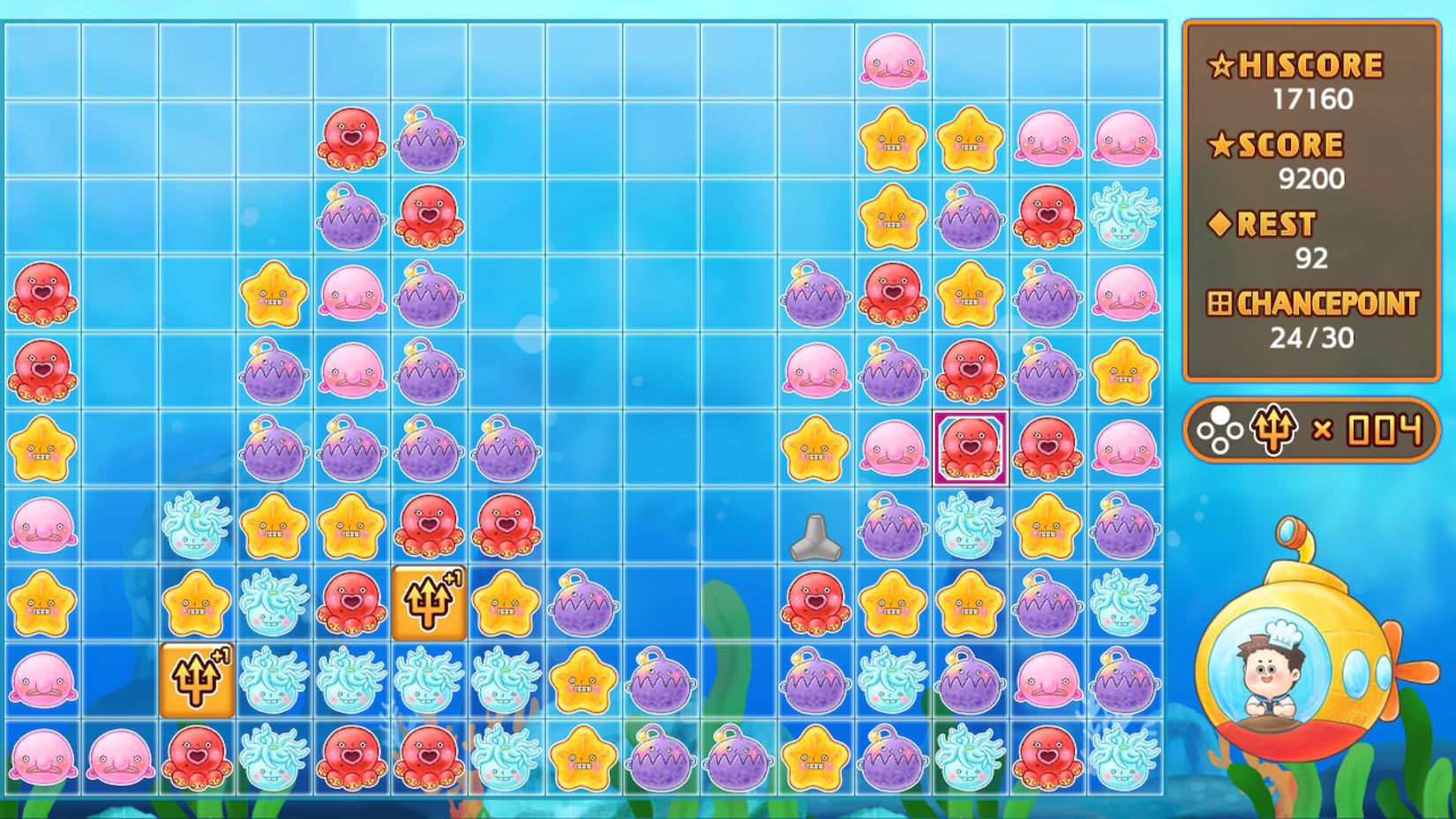Click the jellyfish tile next to the tetrapod

[969, 527]
